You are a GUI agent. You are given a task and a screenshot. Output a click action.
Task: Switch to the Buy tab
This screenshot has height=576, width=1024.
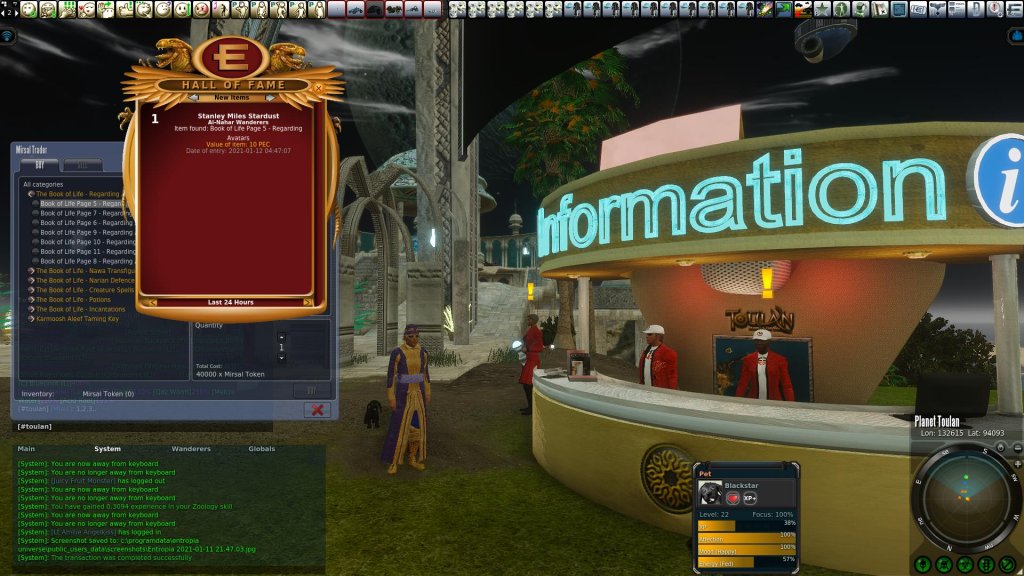[x=40, y=165]
